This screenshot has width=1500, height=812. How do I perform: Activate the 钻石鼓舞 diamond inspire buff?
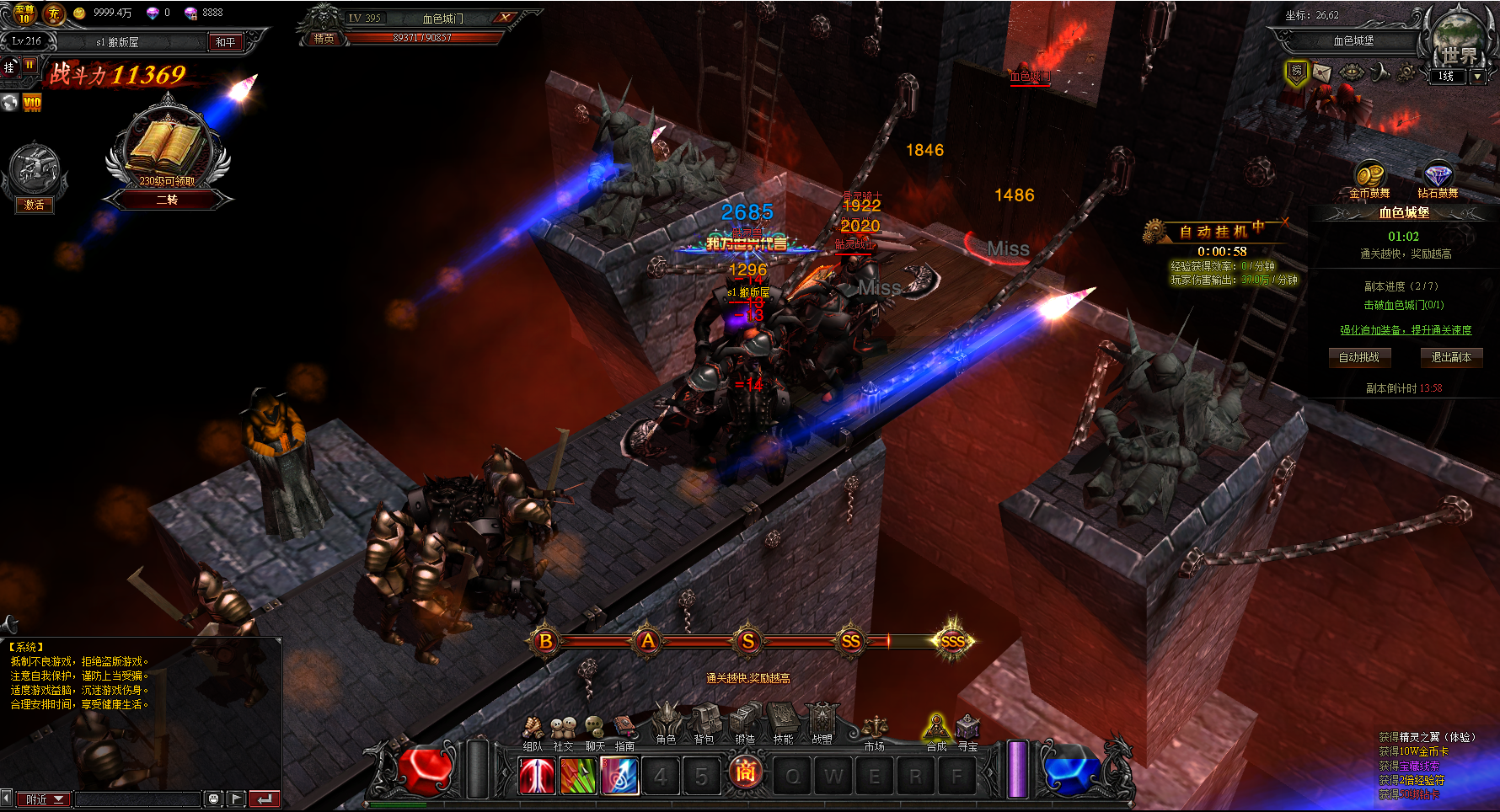point(1438,177)
